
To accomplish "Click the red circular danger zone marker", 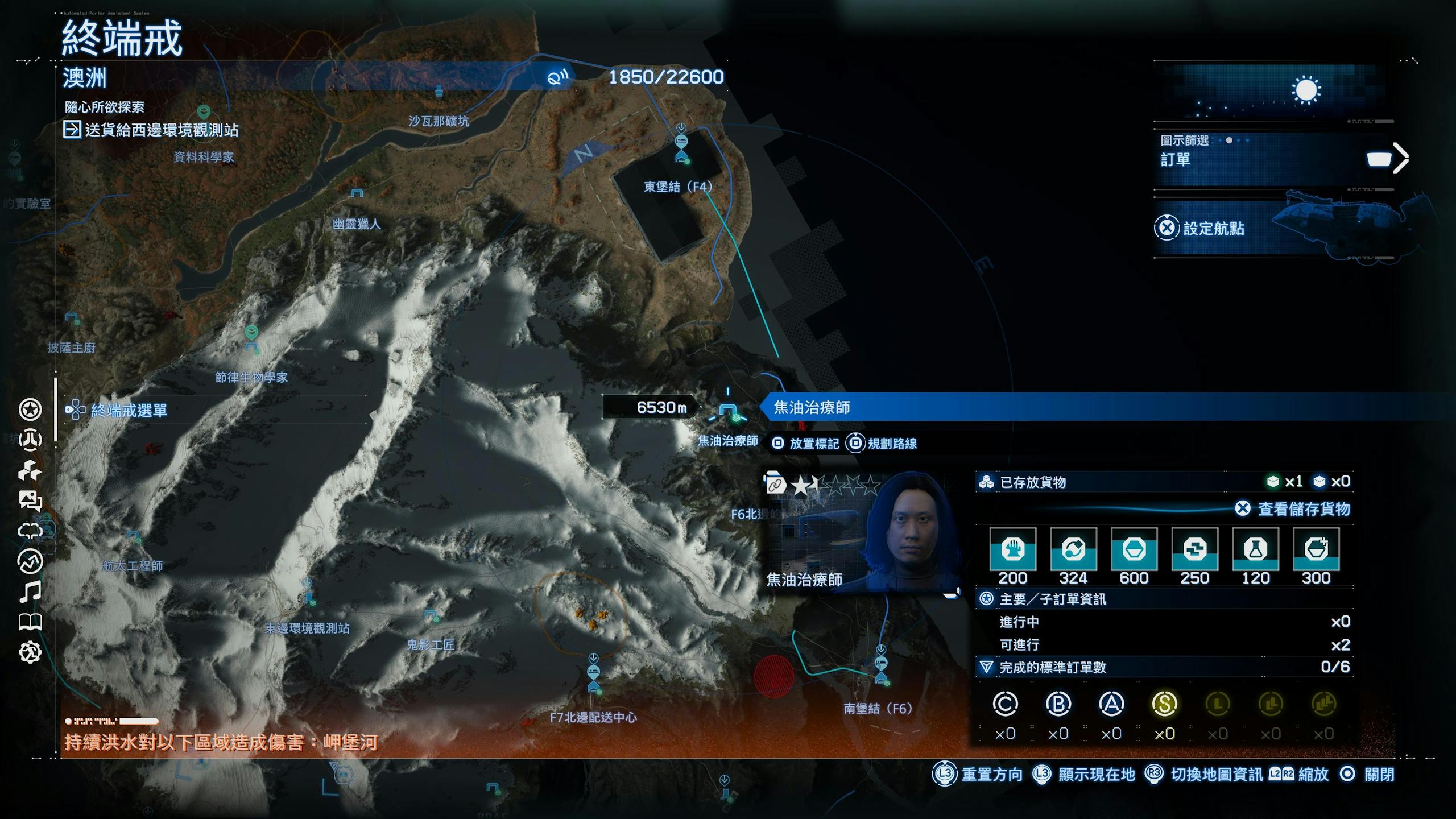I will [x=773, y=676].
